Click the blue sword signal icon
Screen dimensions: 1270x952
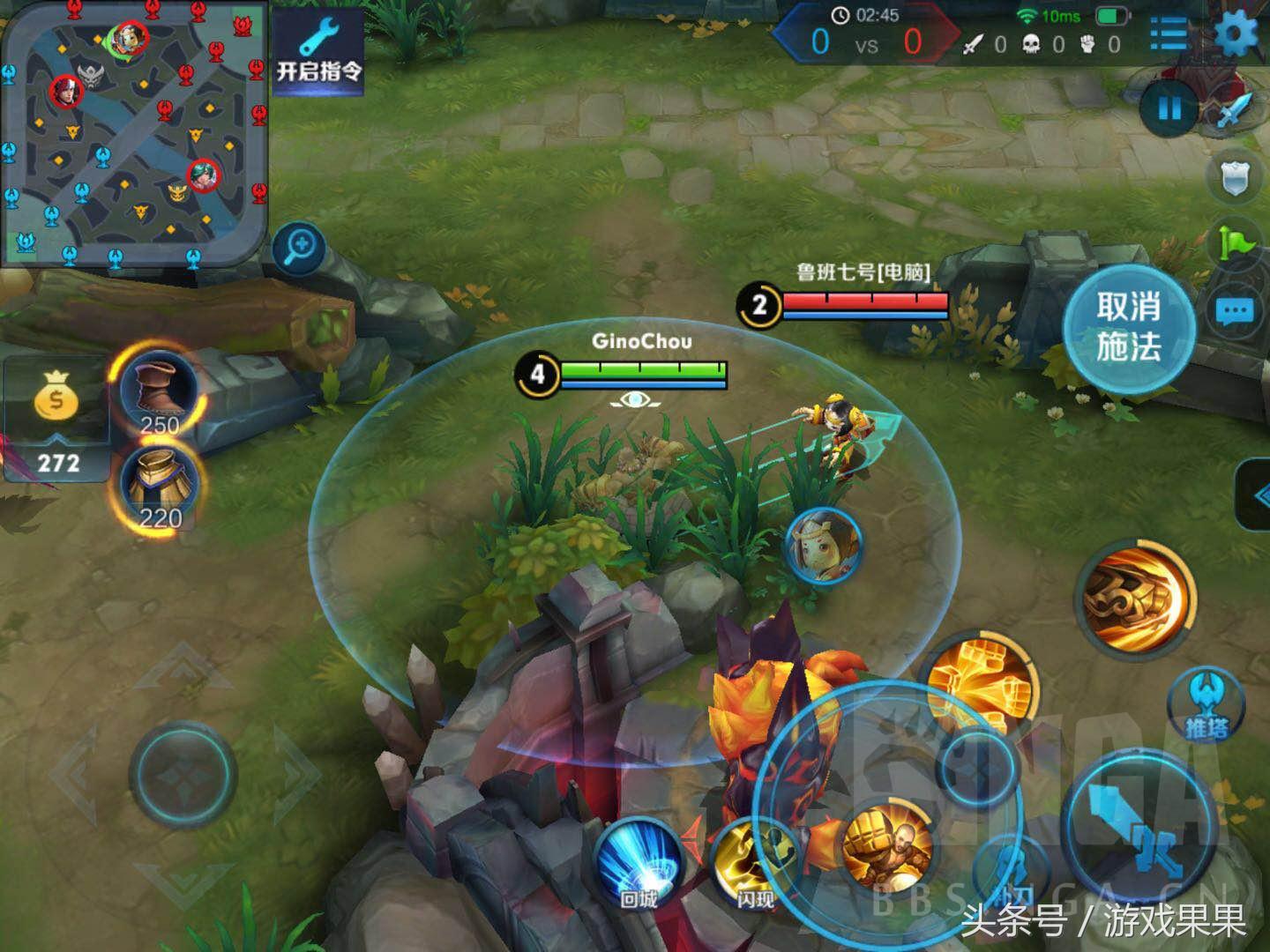click(x=1234, y=111)
